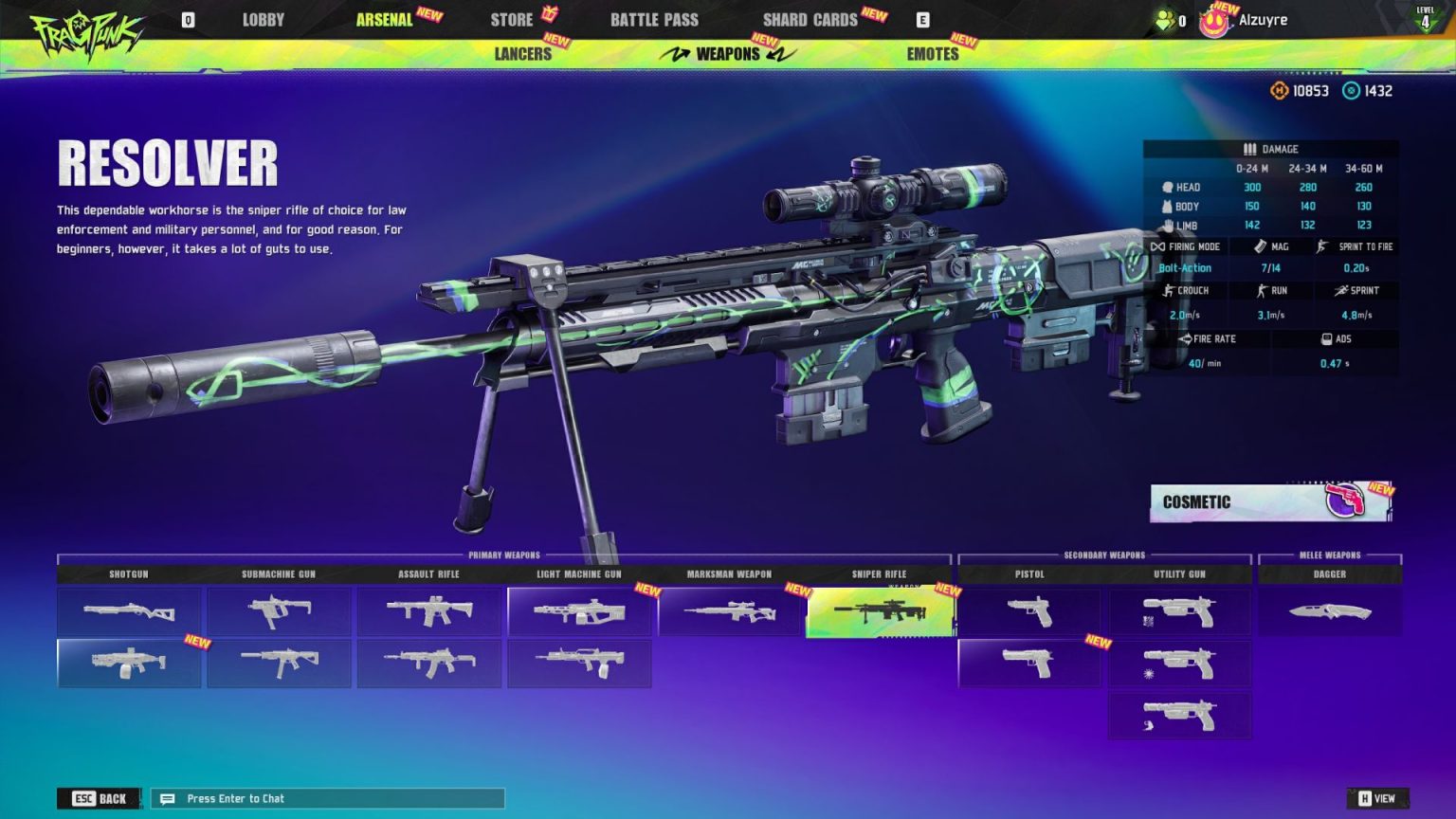This screenshot has width=1456, height=819.
Task: Select the Shotgun weapon thumbnail
Action: point(129,611)
